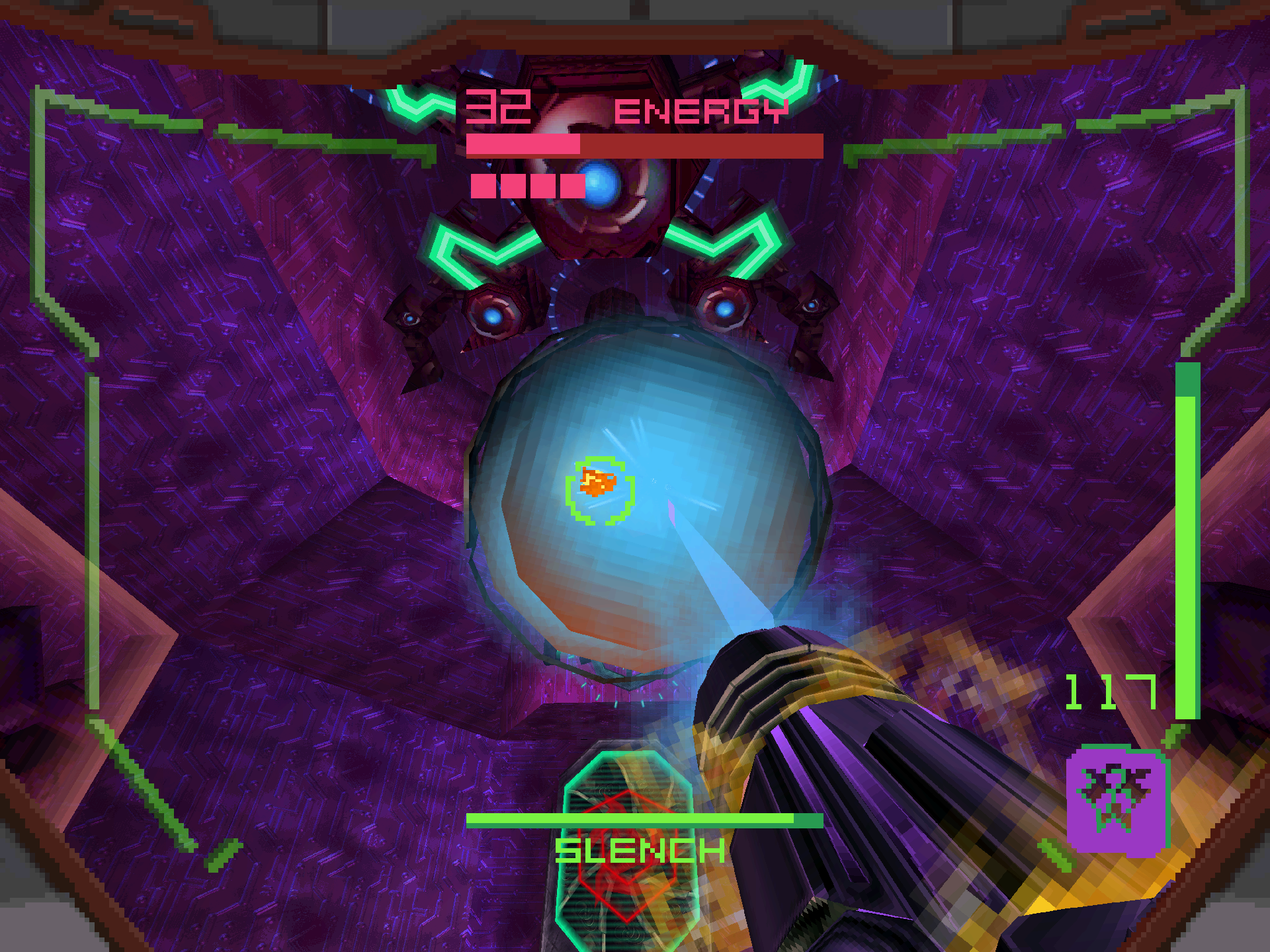
Task: Select the purple weapon icon
Action: (1116, 799)
